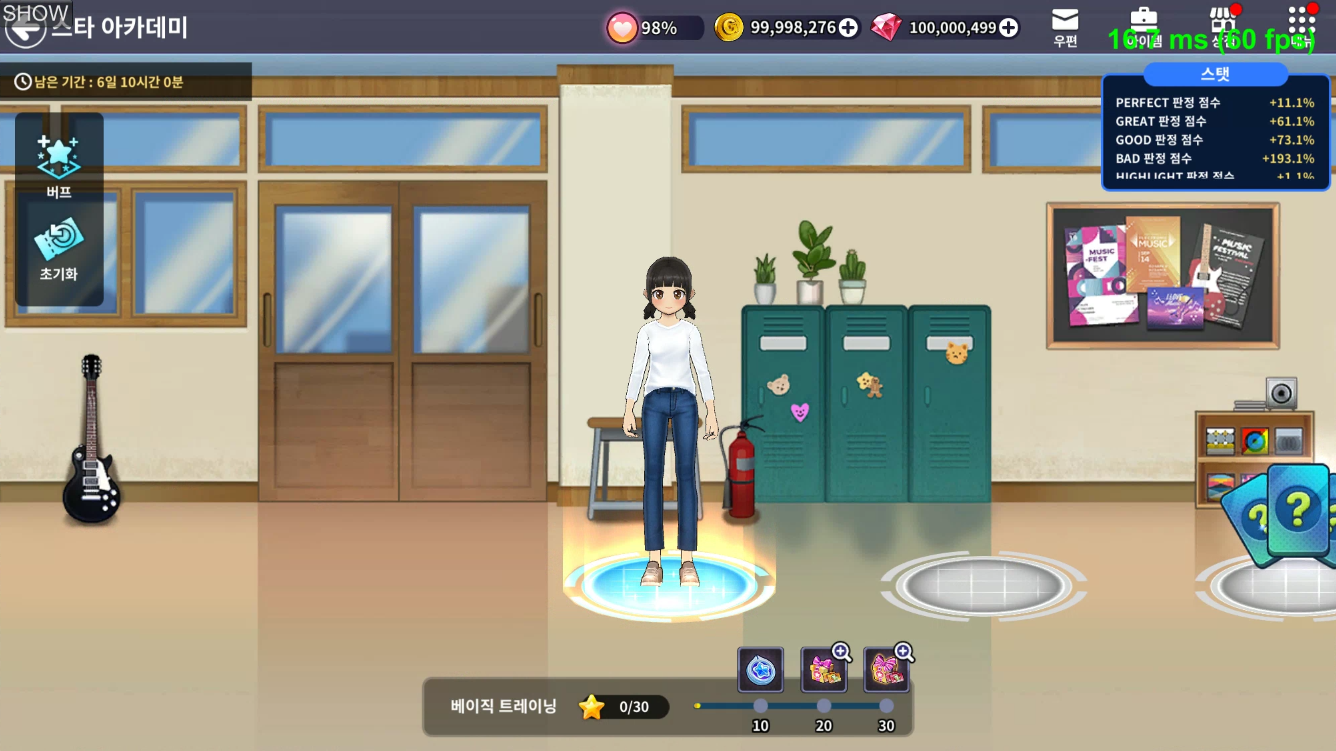The height and width of the screenshot is (751, 1336).
Task: Open the 우편 mailbox
Action: 1065,27
